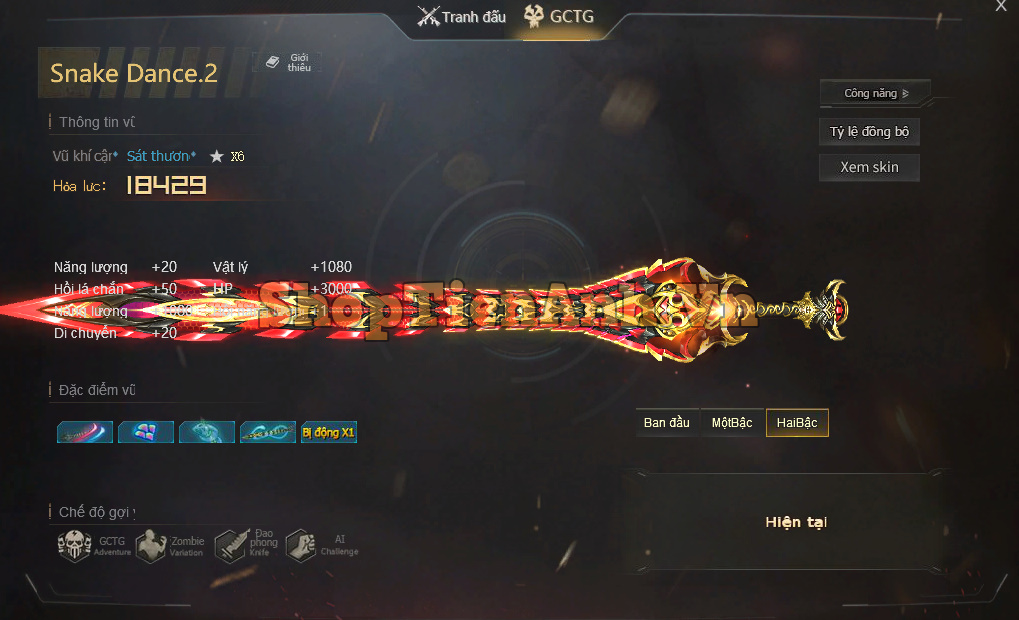Image resolution: width=1019 pixels, height=620 pixels.
Task: Select the Zombie Variation mode icon
Action: (x=151, y=546)
